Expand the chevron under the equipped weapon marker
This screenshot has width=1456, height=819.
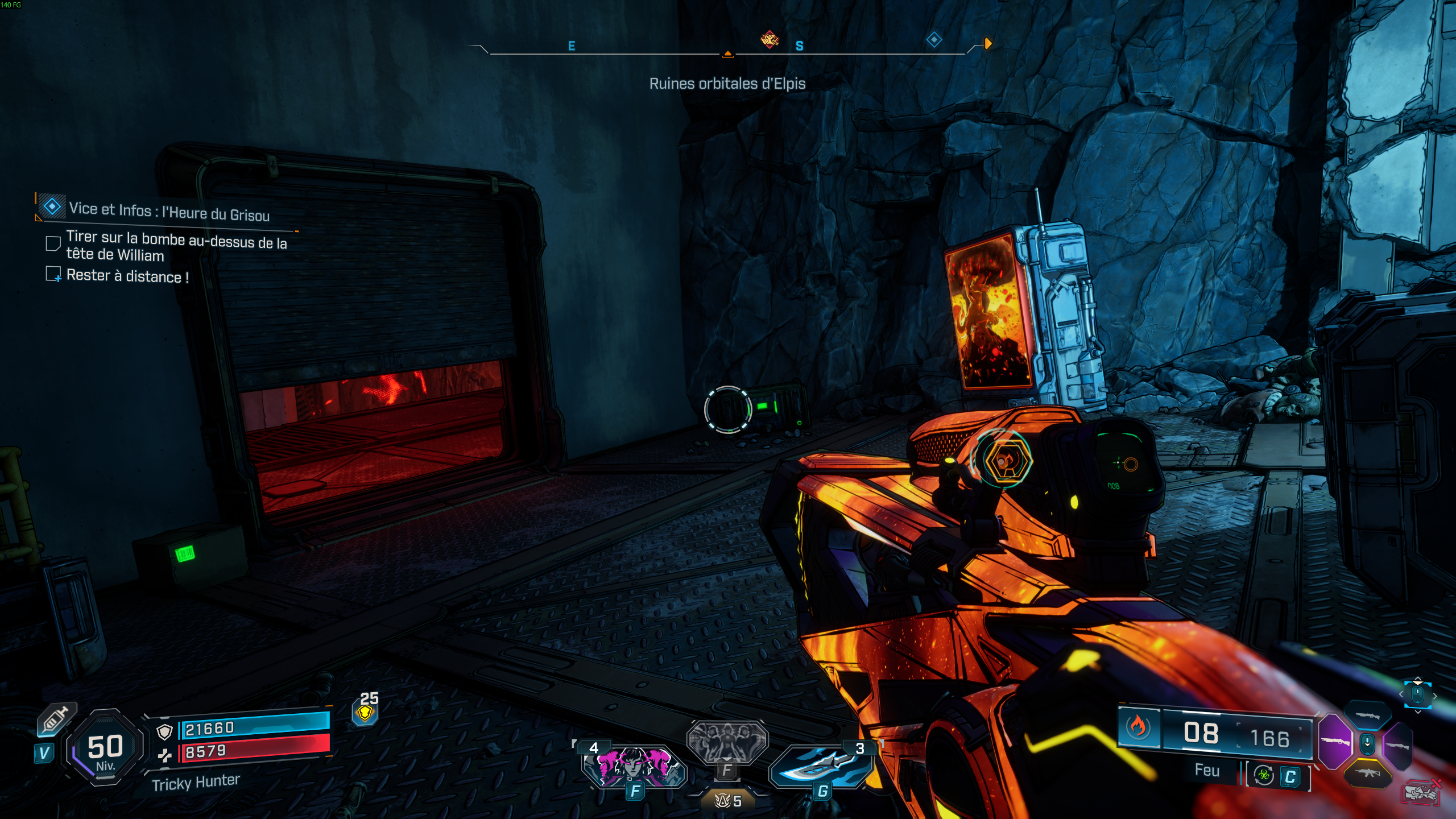coord(1417,713)
